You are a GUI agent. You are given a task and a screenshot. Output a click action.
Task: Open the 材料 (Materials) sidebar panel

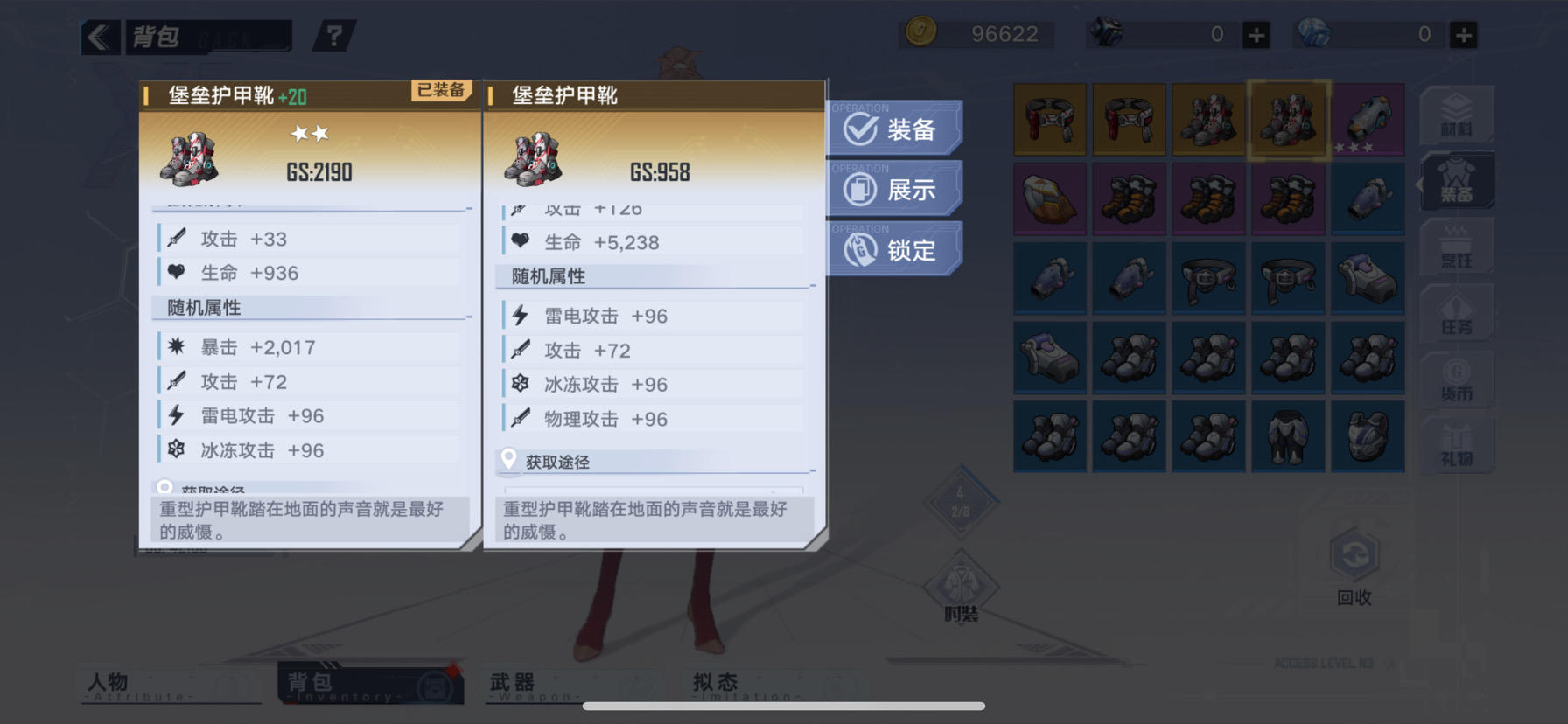(1455, 114)
